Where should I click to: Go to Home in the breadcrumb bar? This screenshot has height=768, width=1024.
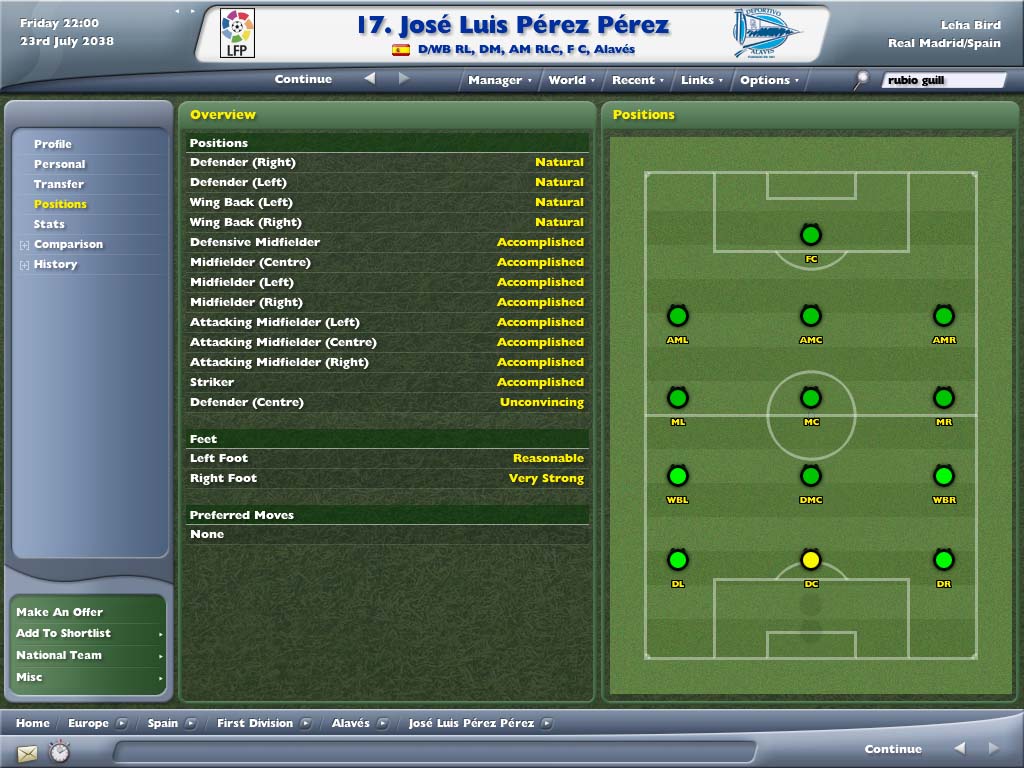(x=33, y=723)
